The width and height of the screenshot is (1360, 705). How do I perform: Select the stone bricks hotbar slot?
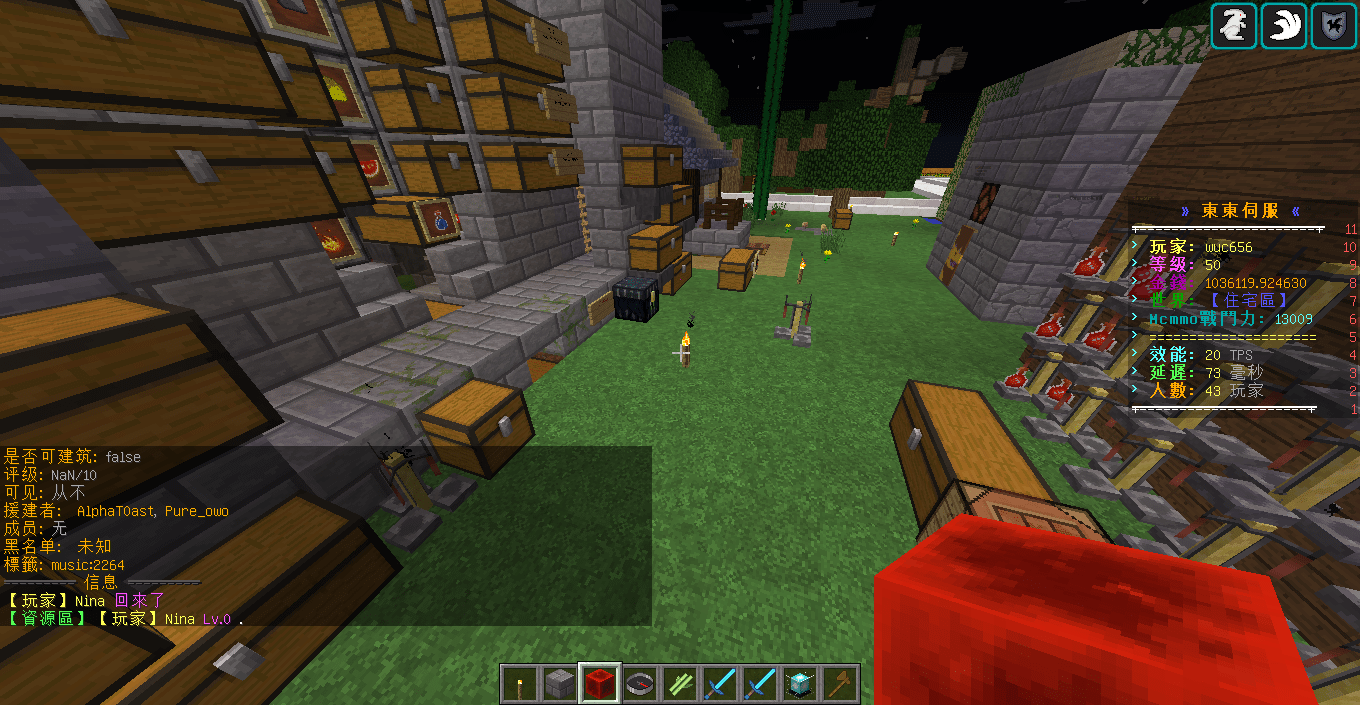pos(560,684)
